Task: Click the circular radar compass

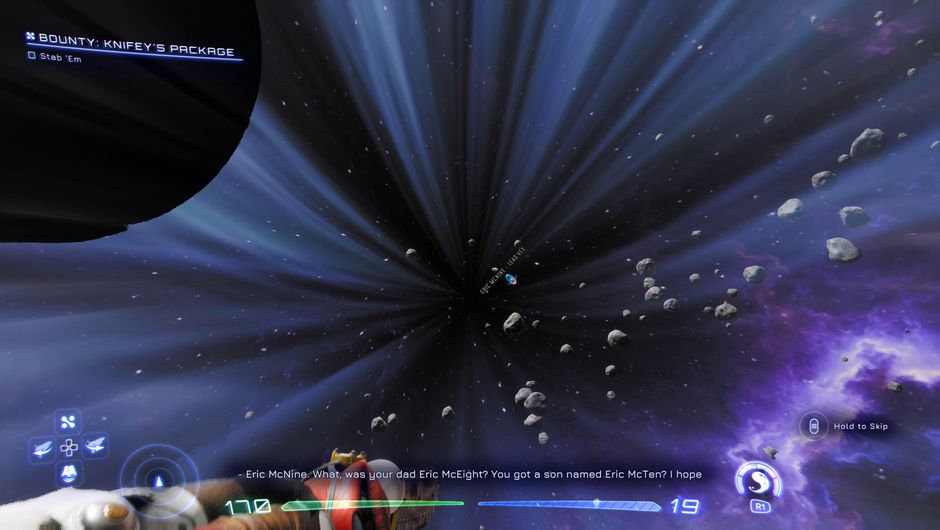Action: 158,480
